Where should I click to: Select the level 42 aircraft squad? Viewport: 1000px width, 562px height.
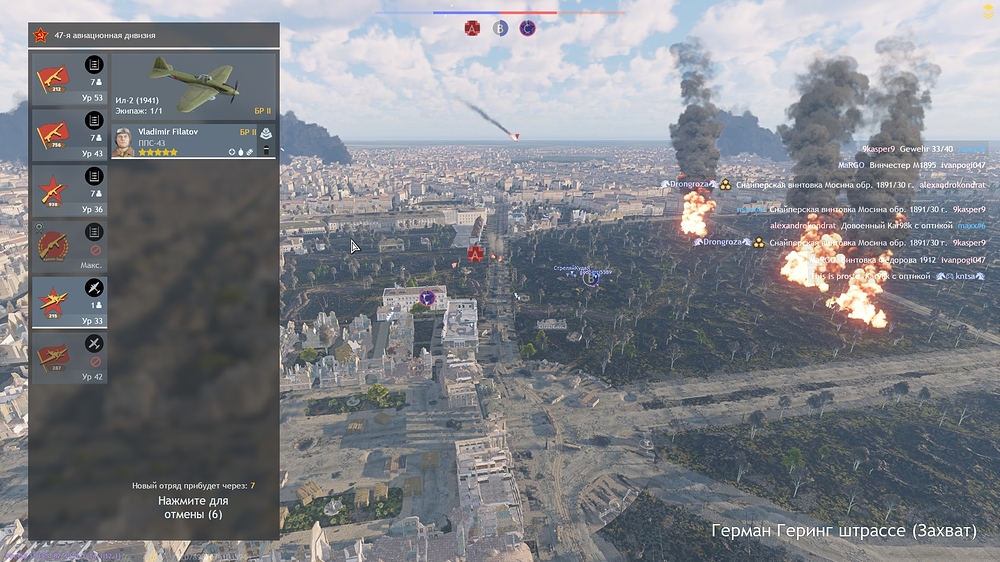(69, 358)
